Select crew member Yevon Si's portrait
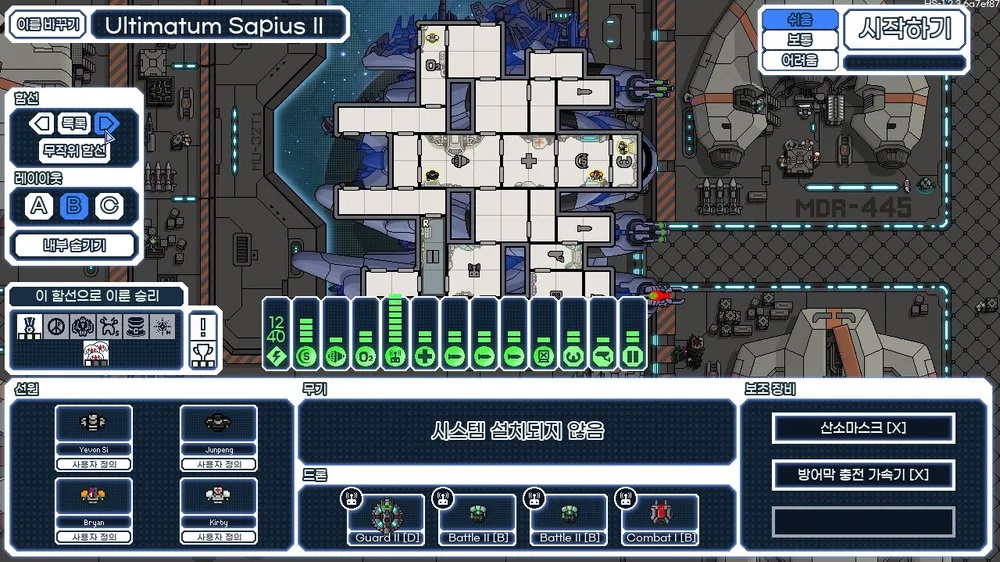1000x562 pixels. click(x=93, y=424)
